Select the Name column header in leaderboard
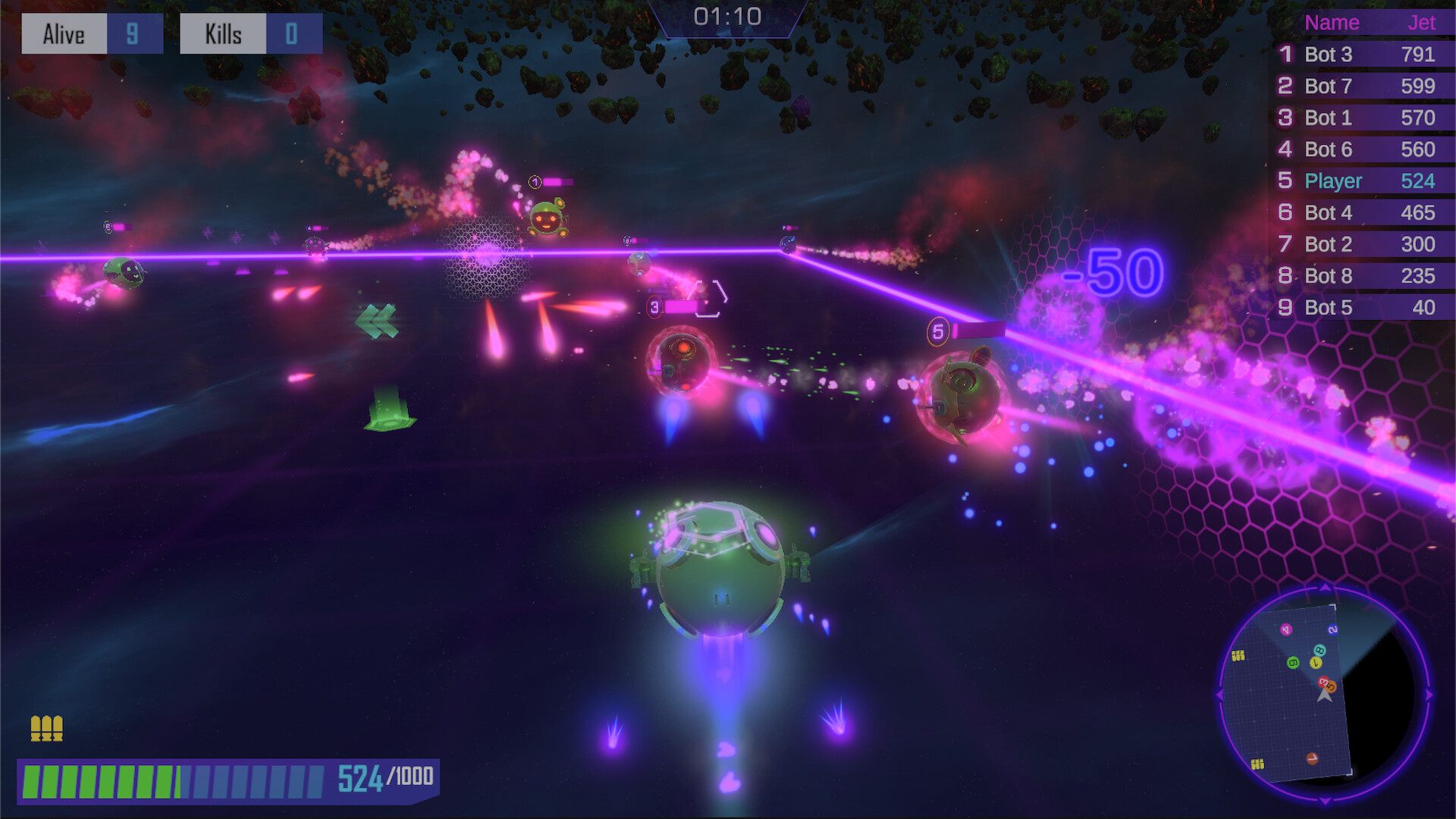Screen dimensions: 1456x819 click(x=1331, y=23)
